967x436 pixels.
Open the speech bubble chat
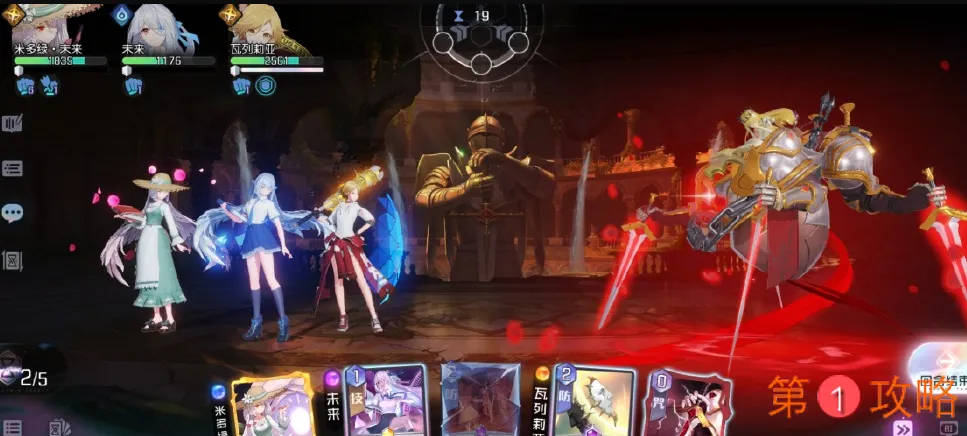point(12,213)
